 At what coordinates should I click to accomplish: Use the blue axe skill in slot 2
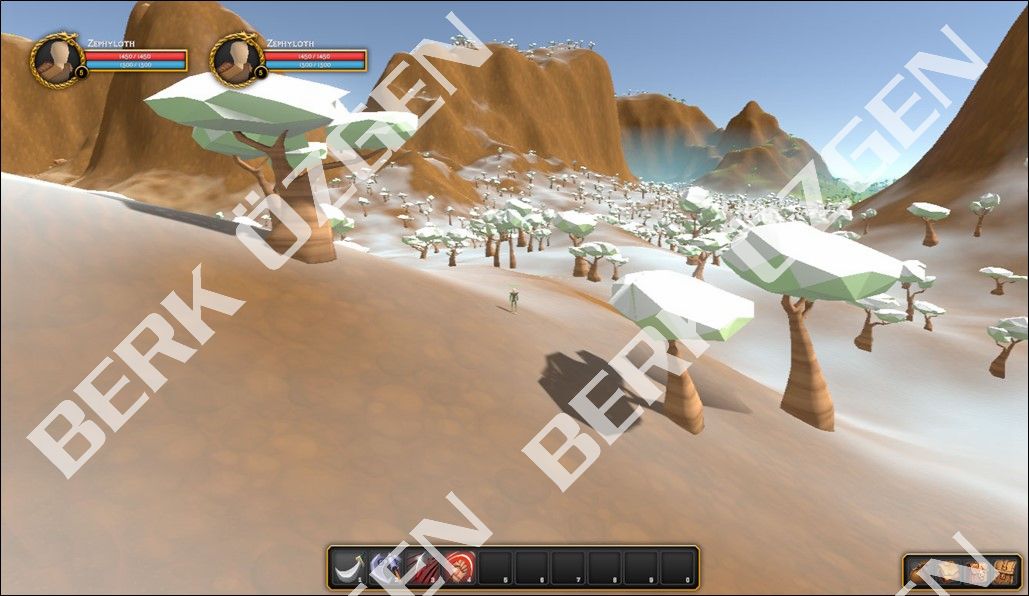(x=386, y=567)
